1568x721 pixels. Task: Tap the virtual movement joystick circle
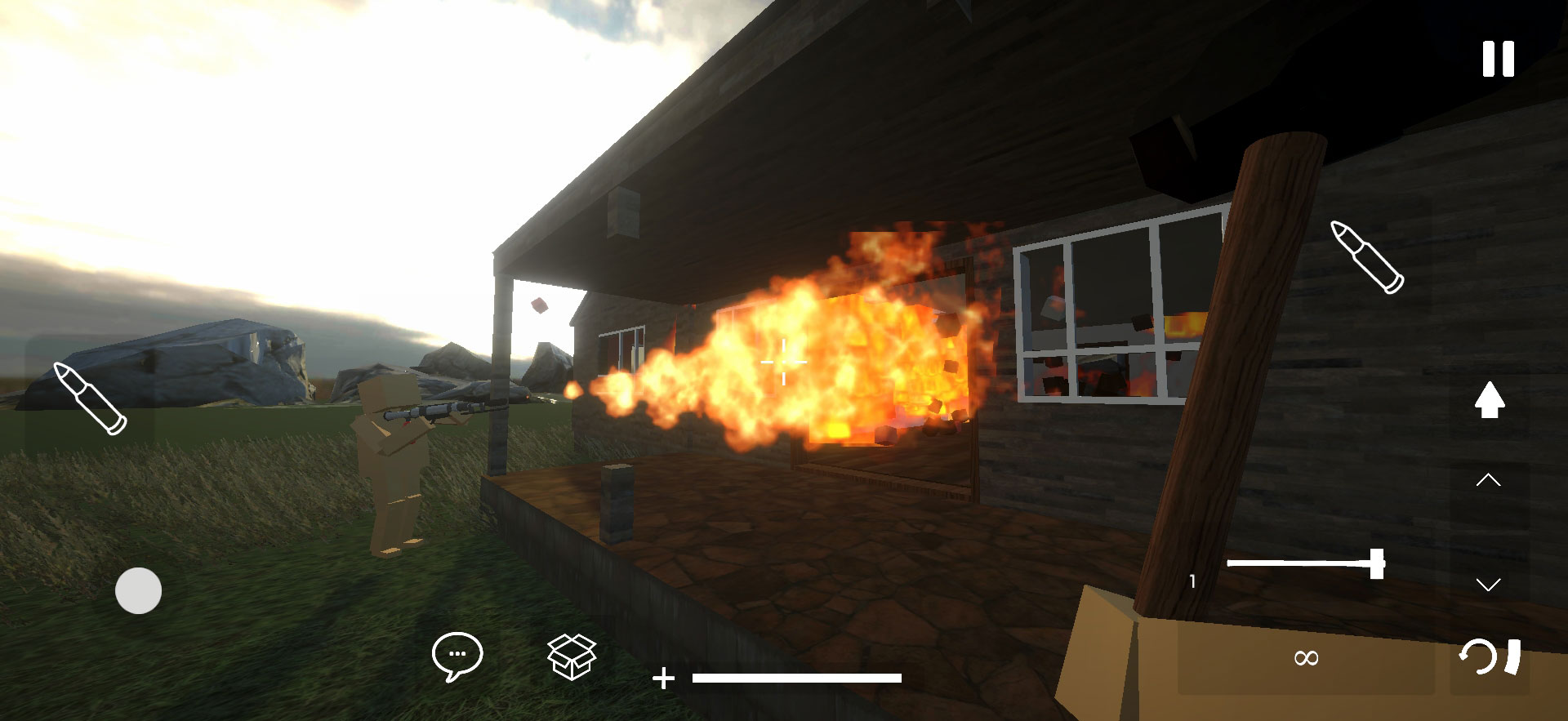(139, 590)
